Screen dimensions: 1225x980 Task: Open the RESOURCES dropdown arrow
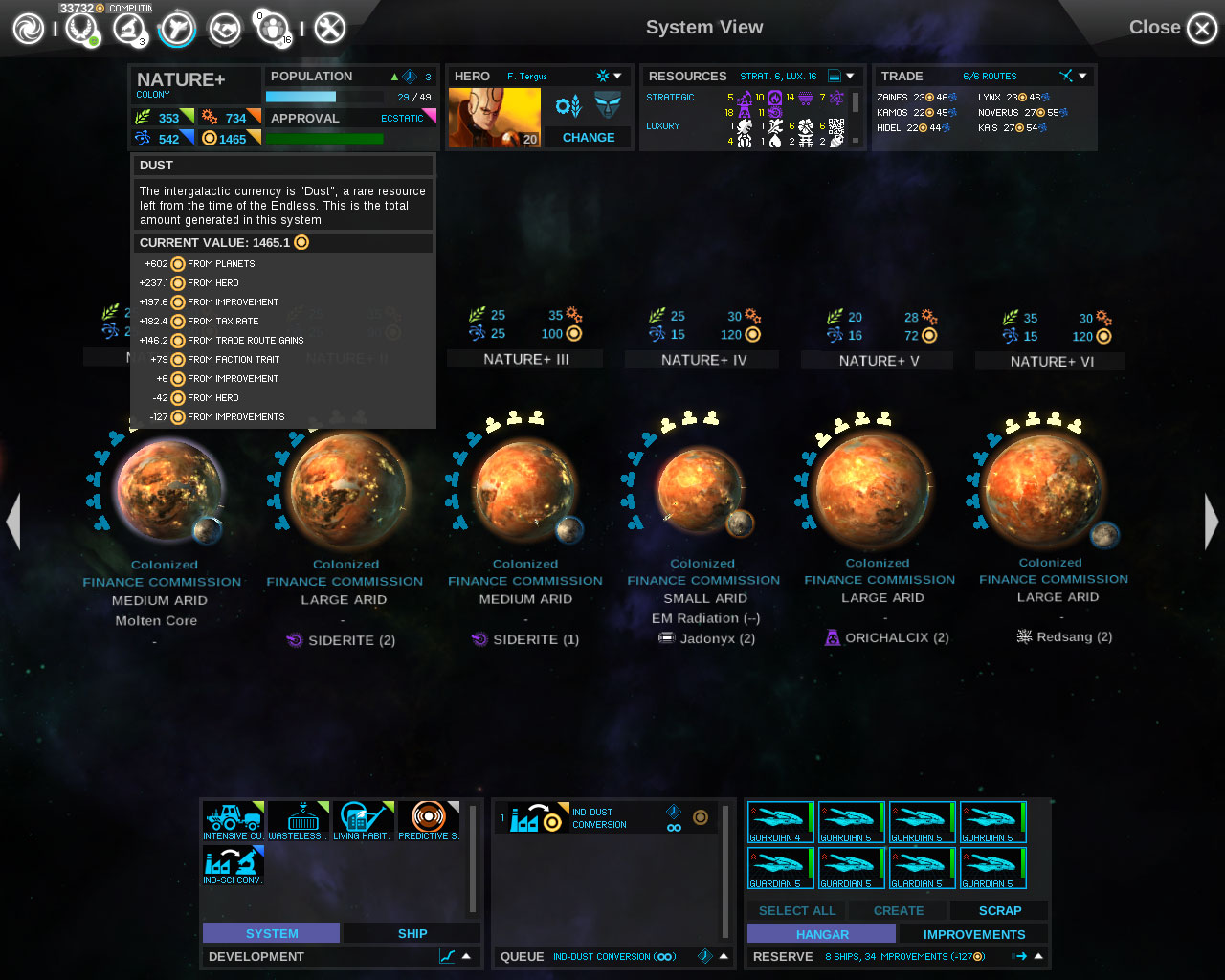click(852, 76)
